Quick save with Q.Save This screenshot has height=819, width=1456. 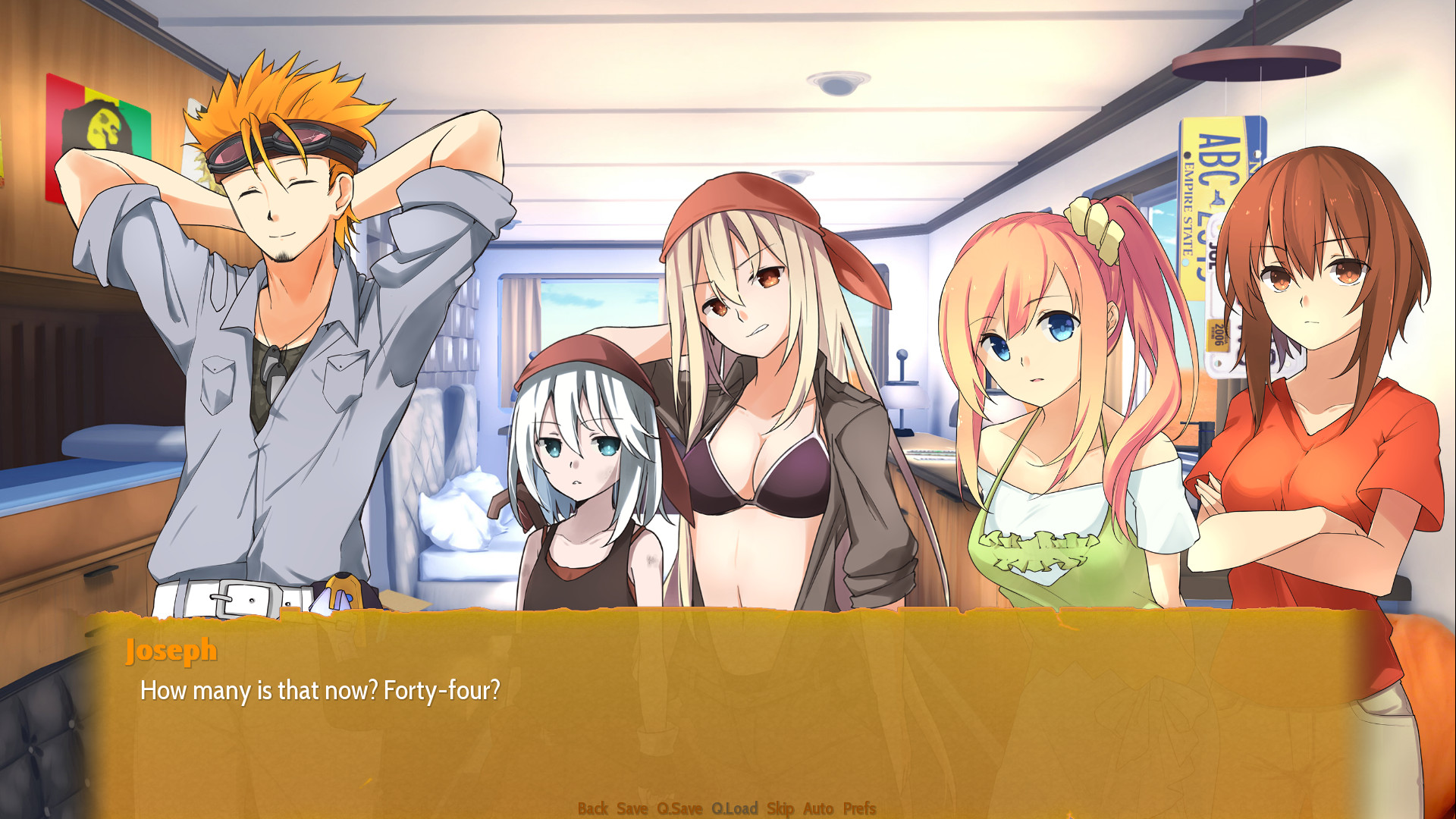point(679,808)
